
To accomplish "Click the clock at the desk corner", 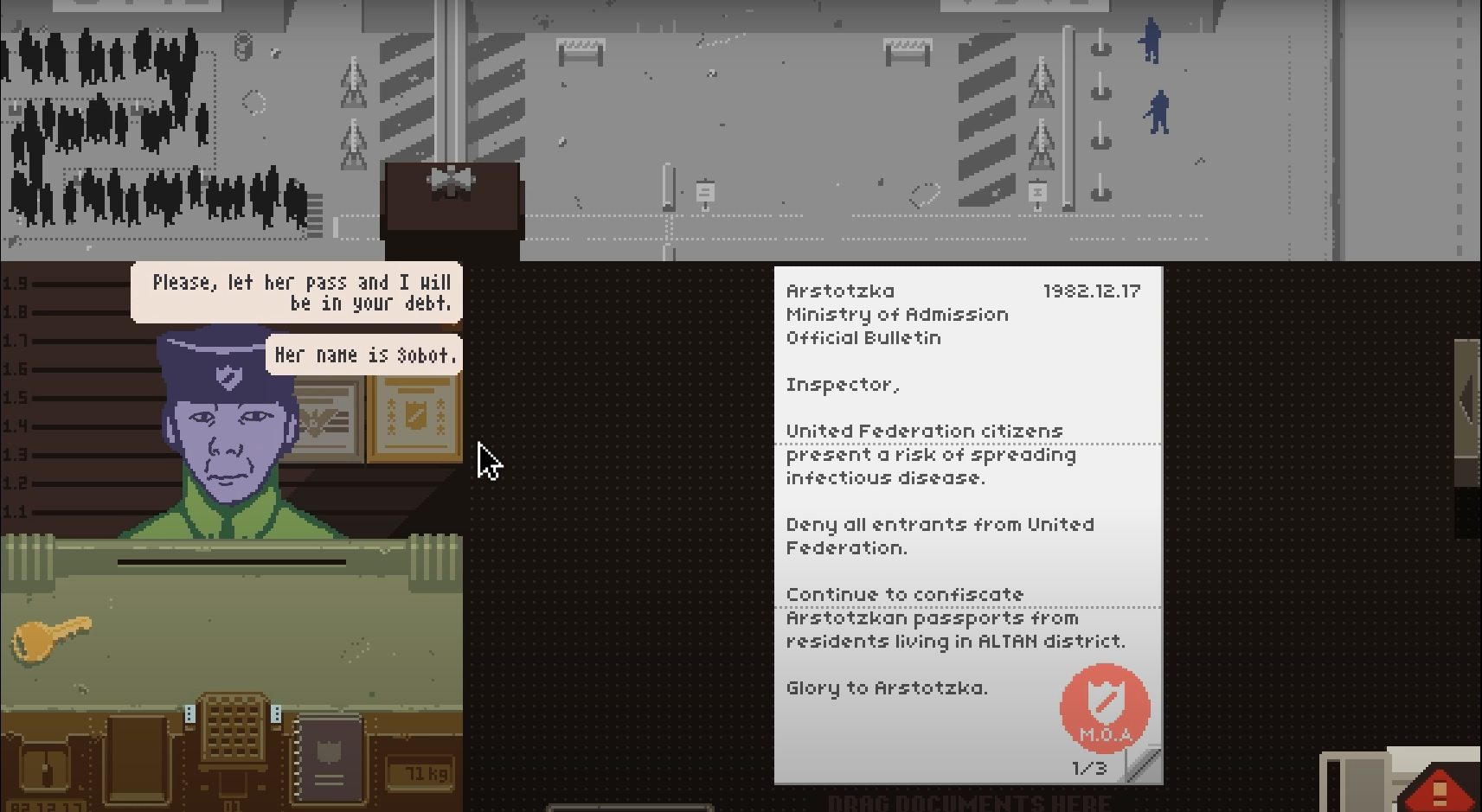I will point(46,770).
